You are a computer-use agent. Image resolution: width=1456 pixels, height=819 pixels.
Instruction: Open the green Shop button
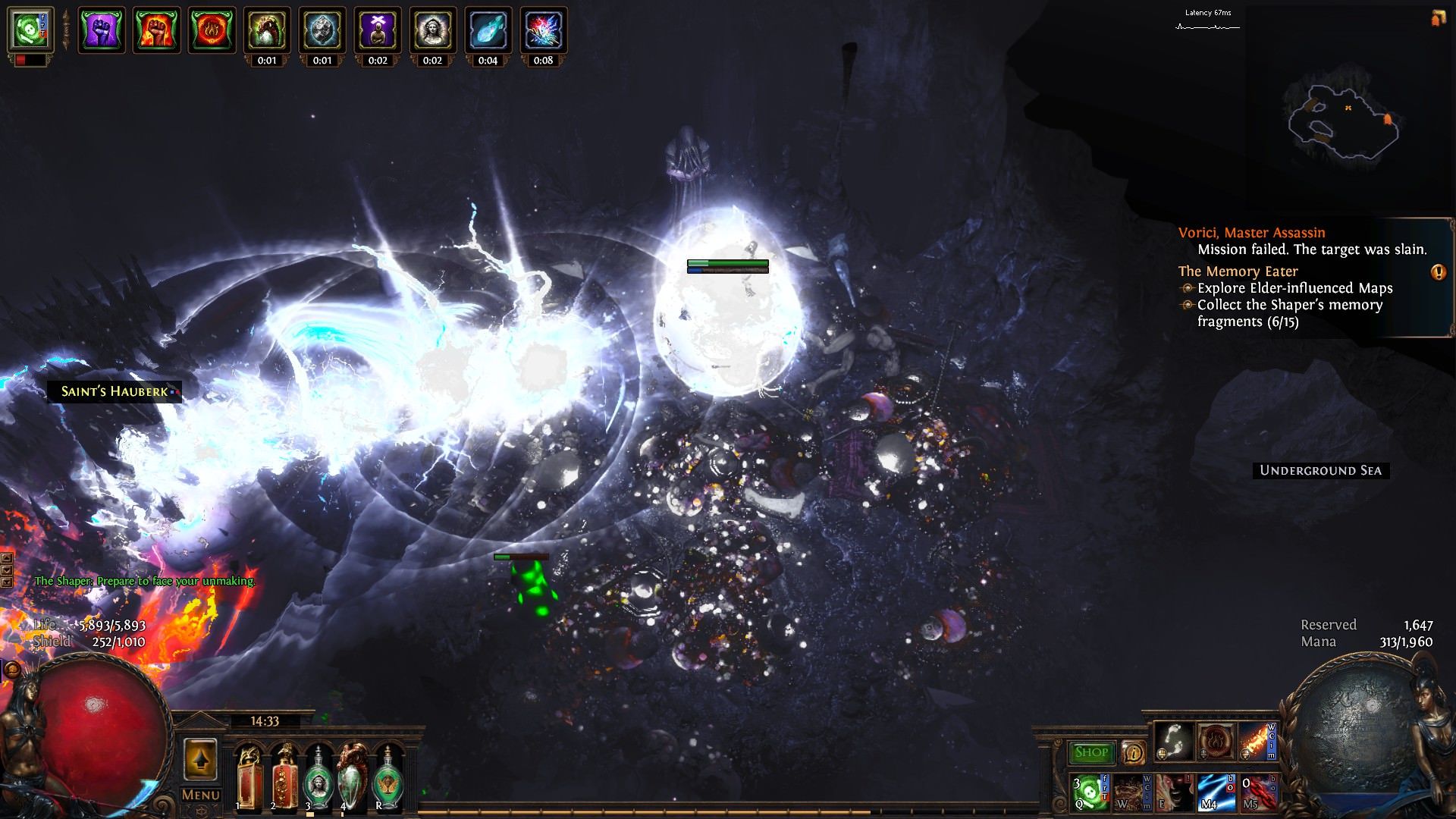pos(1090,752)
